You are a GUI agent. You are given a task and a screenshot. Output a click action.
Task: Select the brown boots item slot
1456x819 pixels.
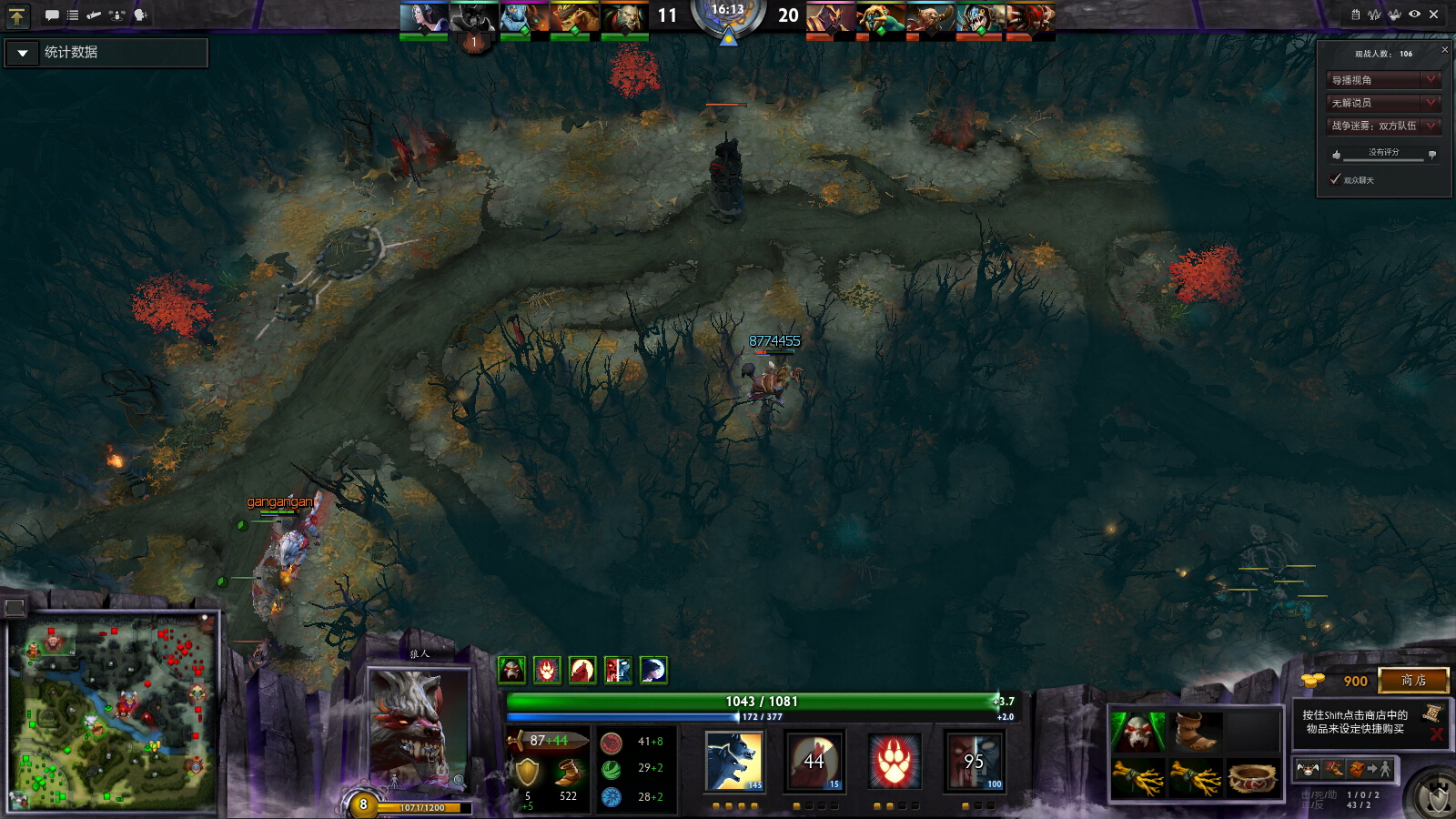pyautogui.click(x=1195, y=731)
